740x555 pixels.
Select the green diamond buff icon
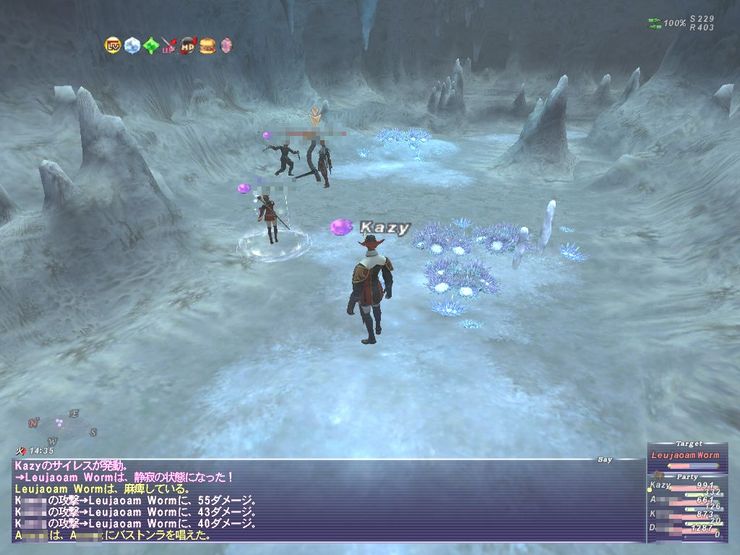click(x=151, y=45)
